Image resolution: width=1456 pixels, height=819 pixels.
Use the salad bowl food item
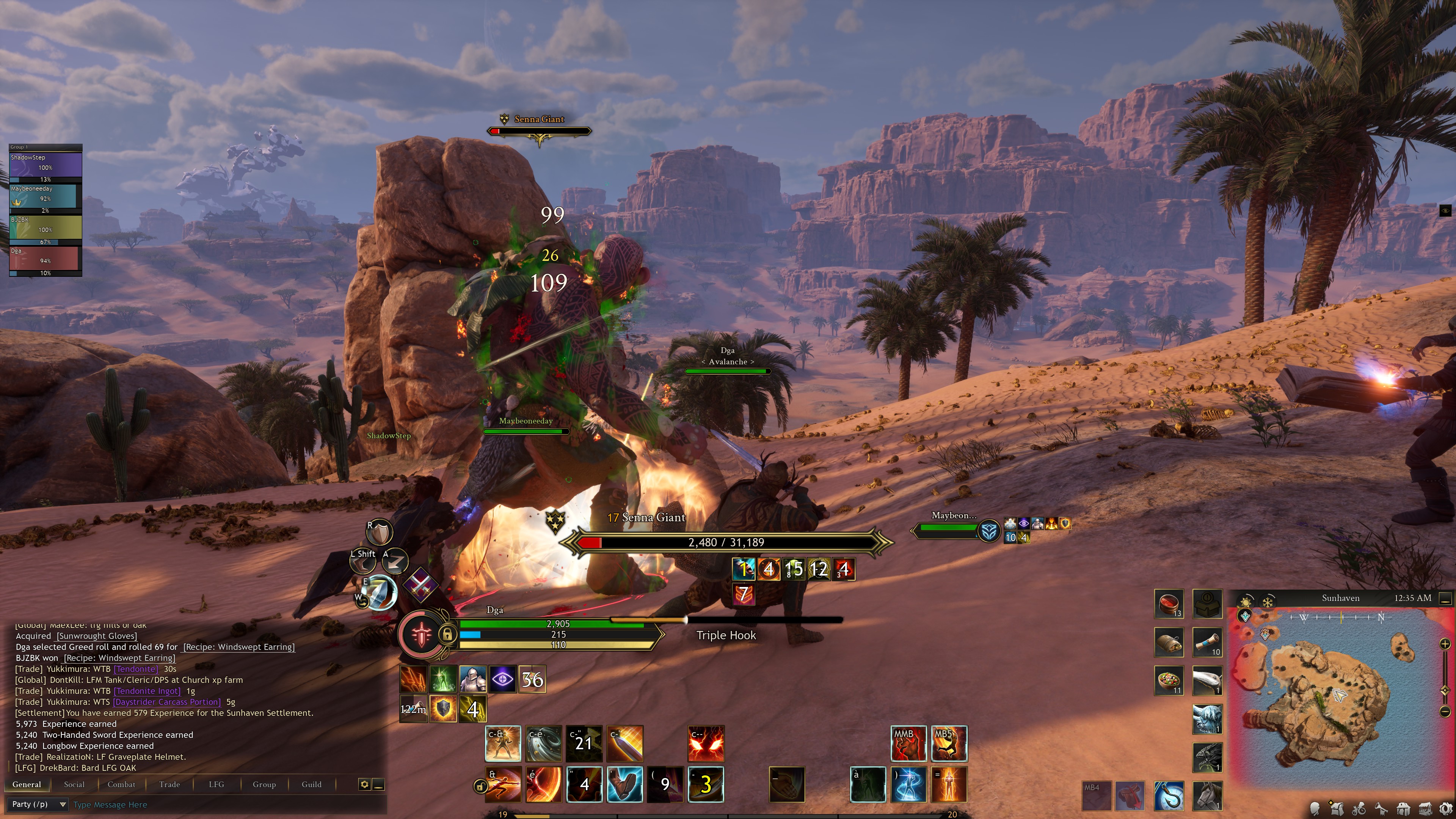point(1168,680)
